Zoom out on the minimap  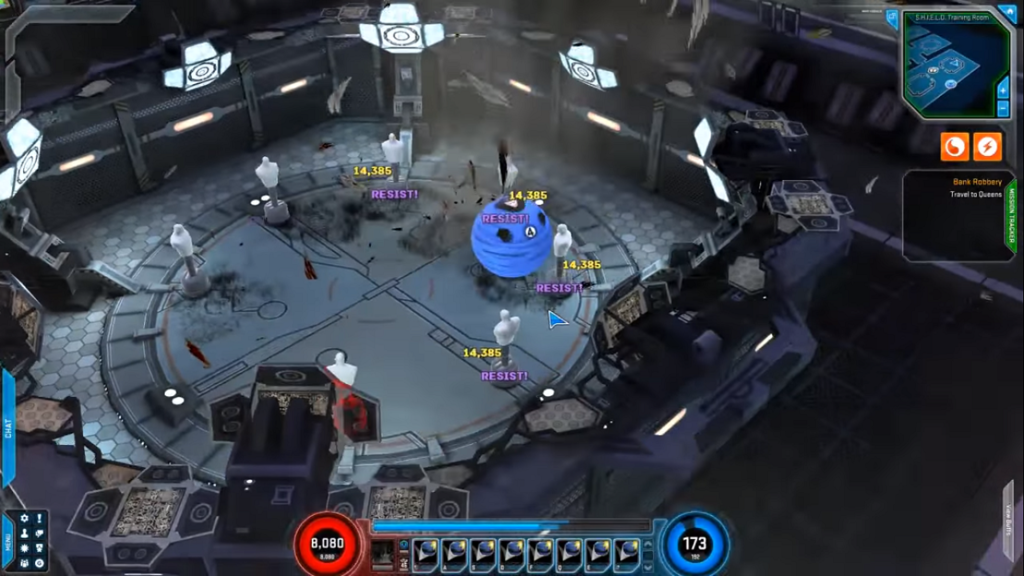pyautogui.click(x=1003, y=108)
